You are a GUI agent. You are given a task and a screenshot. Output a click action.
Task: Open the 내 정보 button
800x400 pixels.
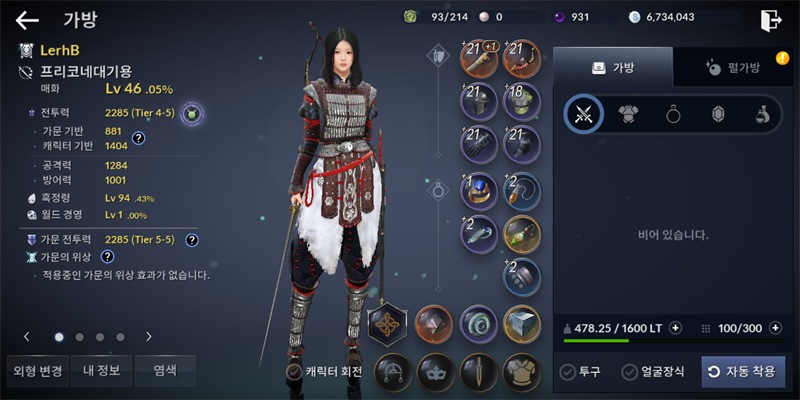101,371
